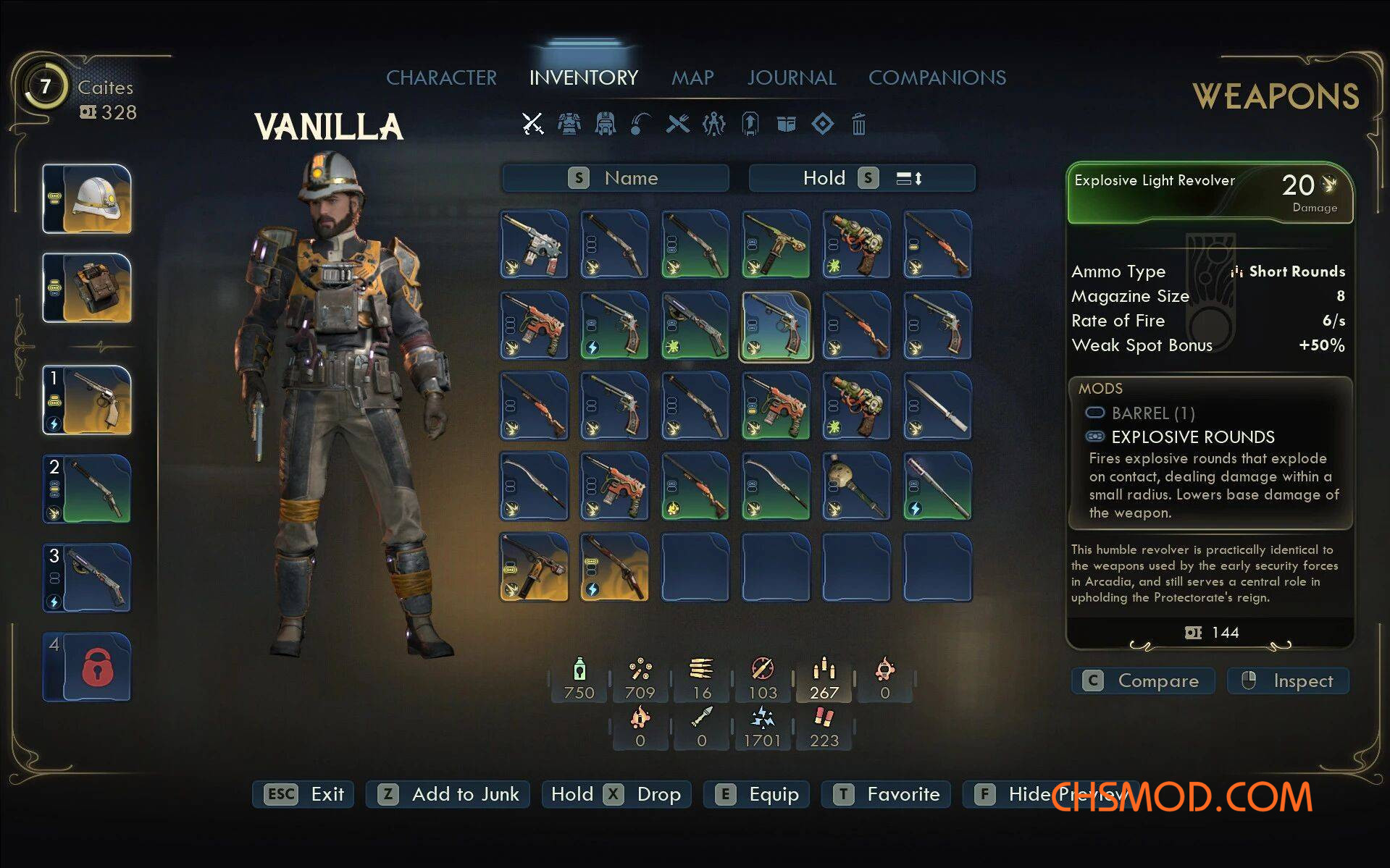Open the junk trash can category
The image size is (1390, 868).
(858, 125)
